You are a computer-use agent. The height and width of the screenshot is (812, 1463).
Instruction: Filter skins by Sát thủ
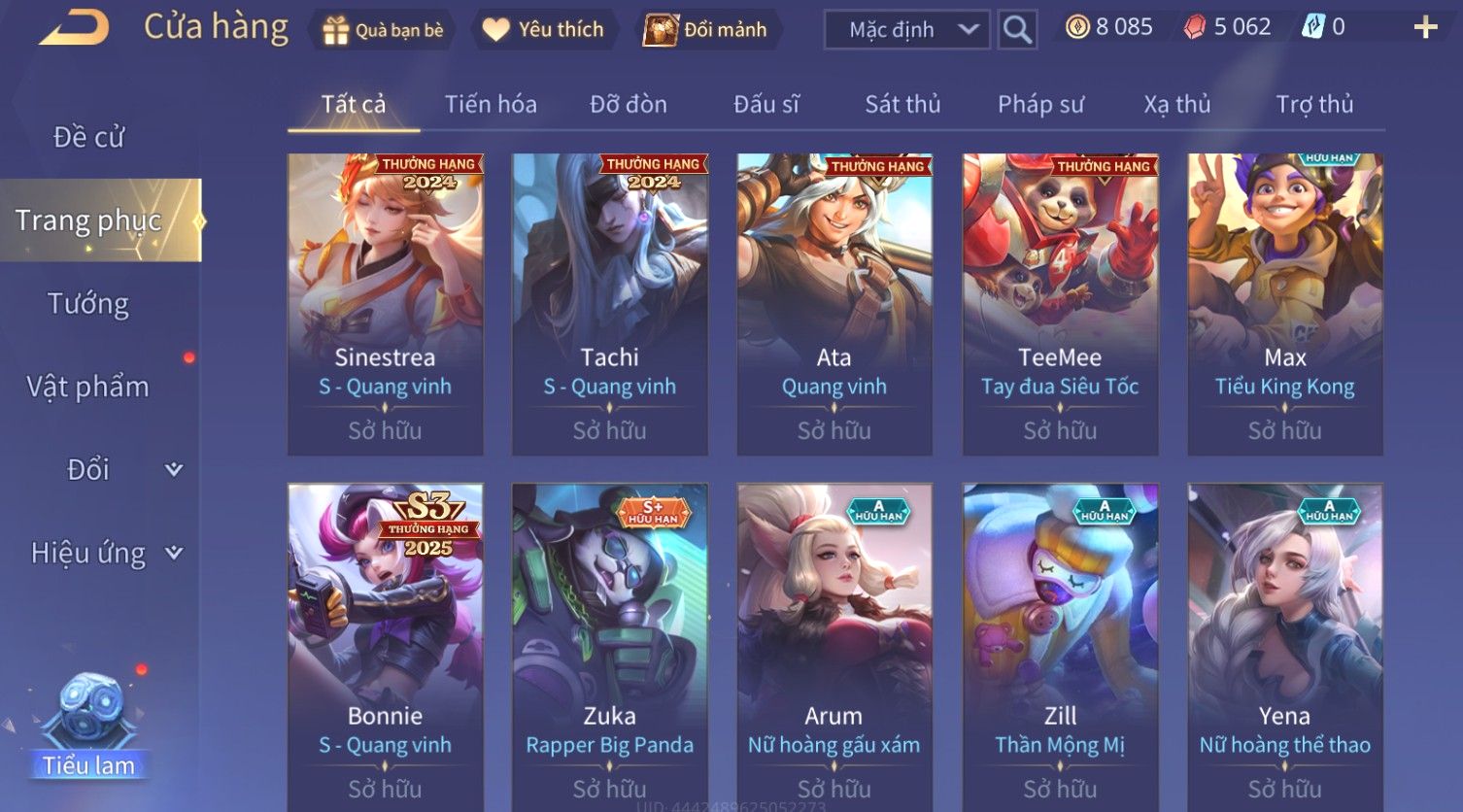point(902,104)
